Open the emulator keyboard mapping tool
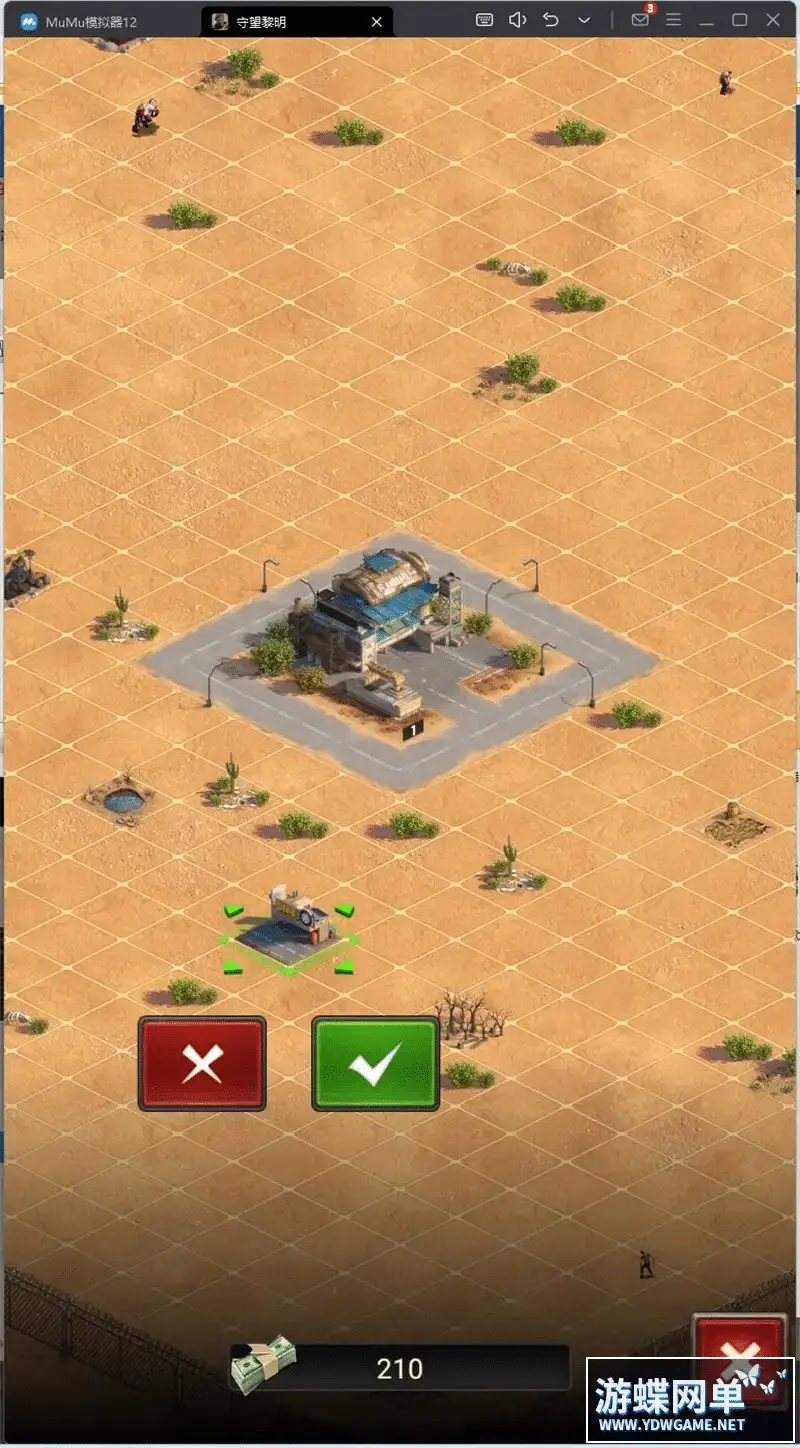 click(x=484, y=20)
